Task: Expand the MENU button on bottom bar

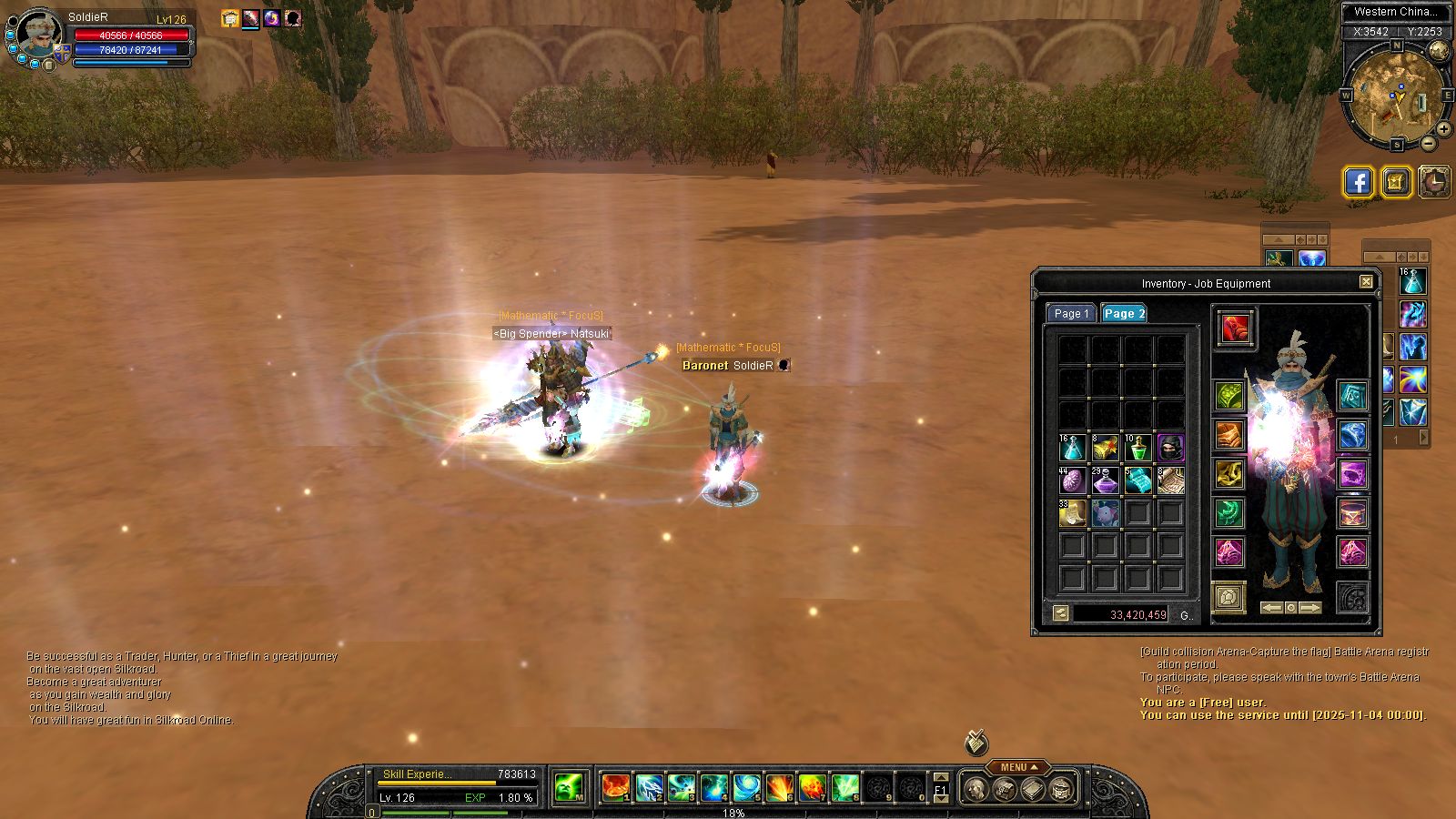Action: pyautogui.click(x=1017, y=767)
